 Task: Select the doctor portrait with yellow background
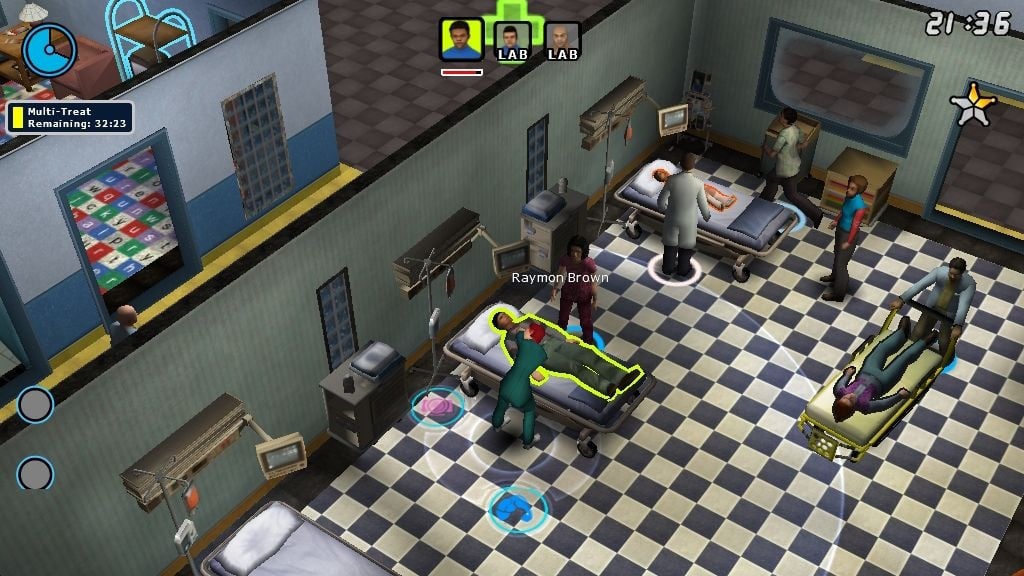point(461,41)
